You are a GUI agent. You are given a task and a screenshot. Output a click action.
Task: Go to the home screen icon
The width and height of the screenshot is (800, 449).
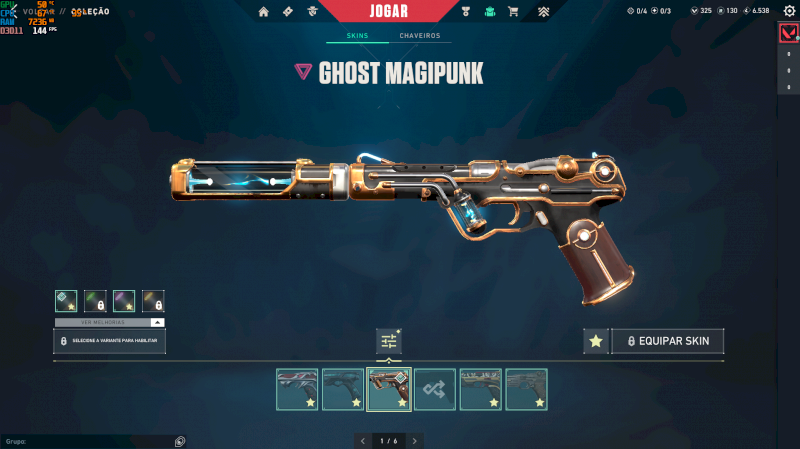pyautogui.click(x=264, y=12)
